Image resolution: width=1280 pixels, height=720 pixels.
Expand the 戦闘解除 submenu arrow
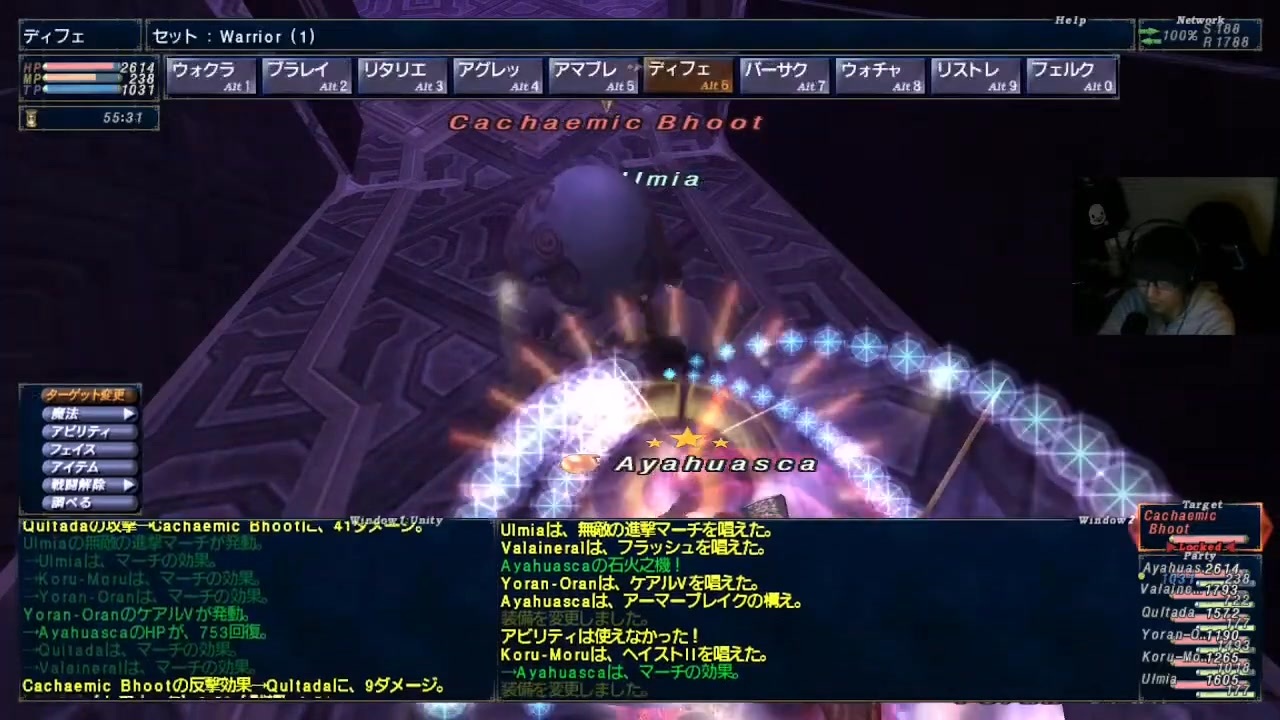click(x=129, y=484)
